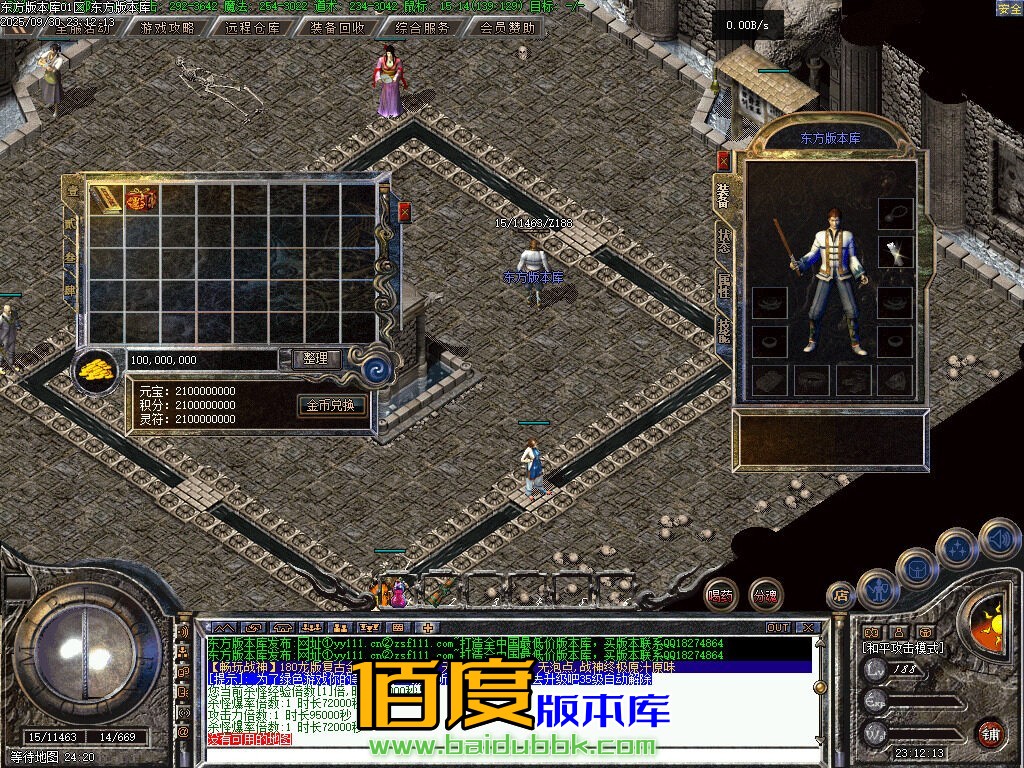Click the 金币兑换 gold exchange button
Image resolution: width=1024 pixels, height=768 pixels.
click(330, 406)
